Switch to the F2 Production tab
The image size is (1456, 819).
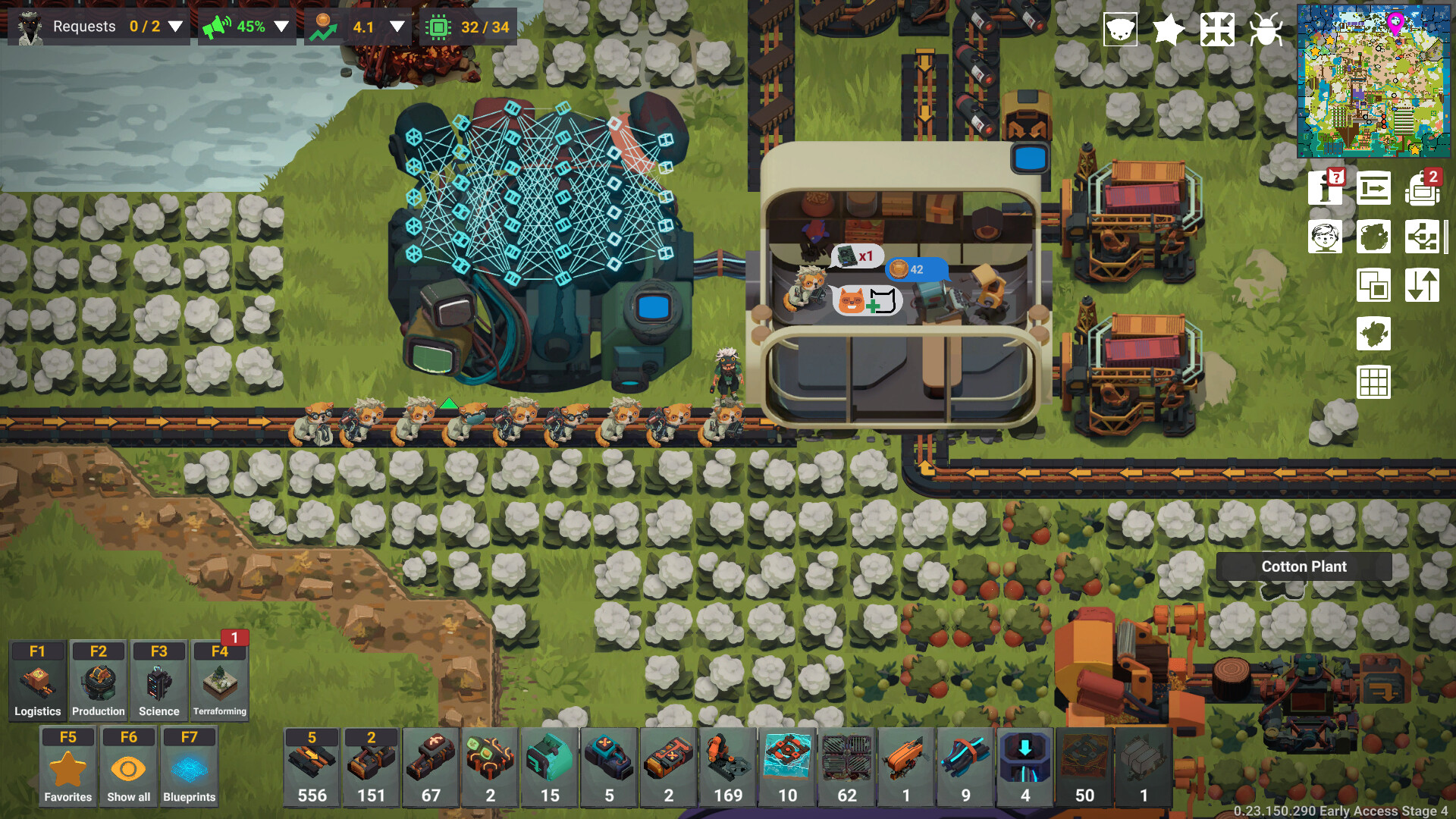pos(97,679)
